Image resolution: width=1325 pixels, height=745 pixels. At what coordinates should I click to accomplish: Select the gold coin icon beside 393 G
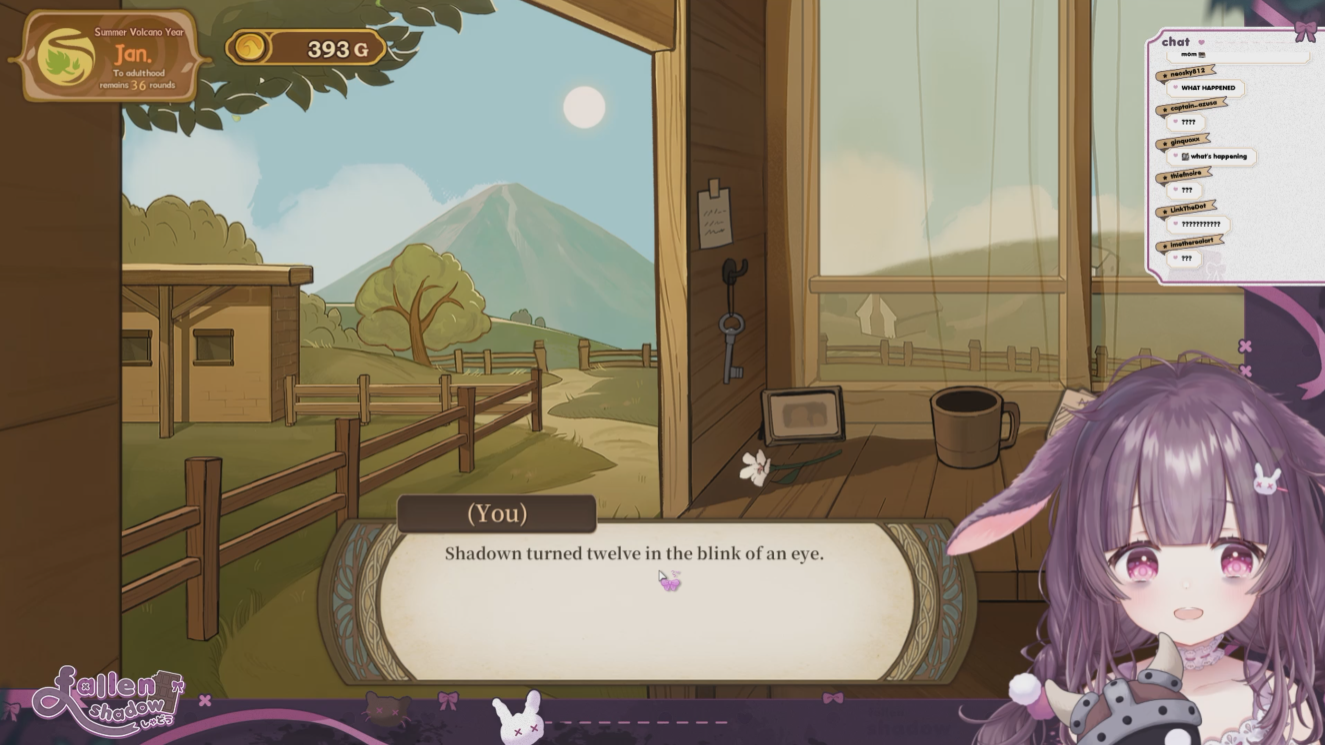click(251, 47)
